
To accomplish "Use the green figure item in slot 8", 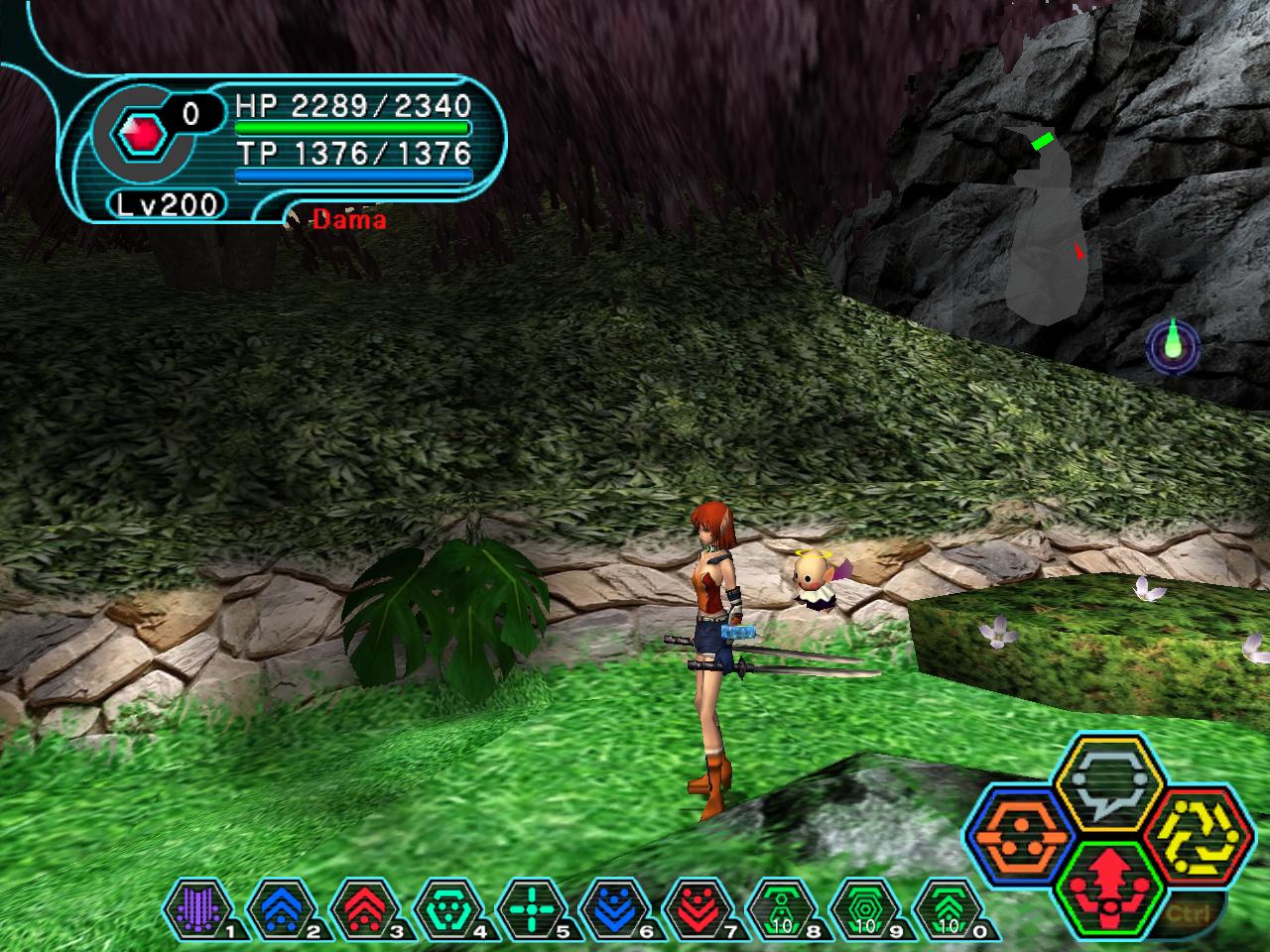I will [781, 905].
